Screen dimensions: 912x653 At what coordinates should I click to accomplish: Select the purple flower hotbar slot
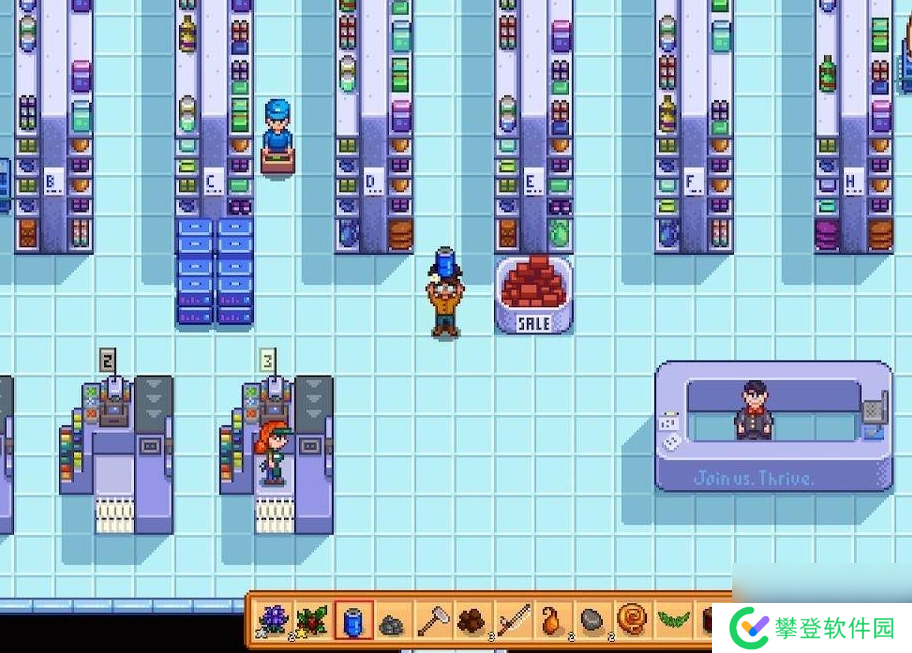(x=272, y=622)
